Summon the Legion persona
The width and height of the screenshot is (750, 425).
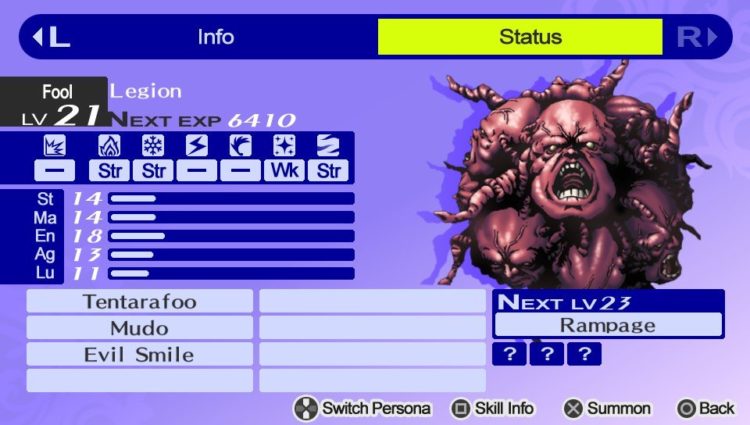[606, 408]
